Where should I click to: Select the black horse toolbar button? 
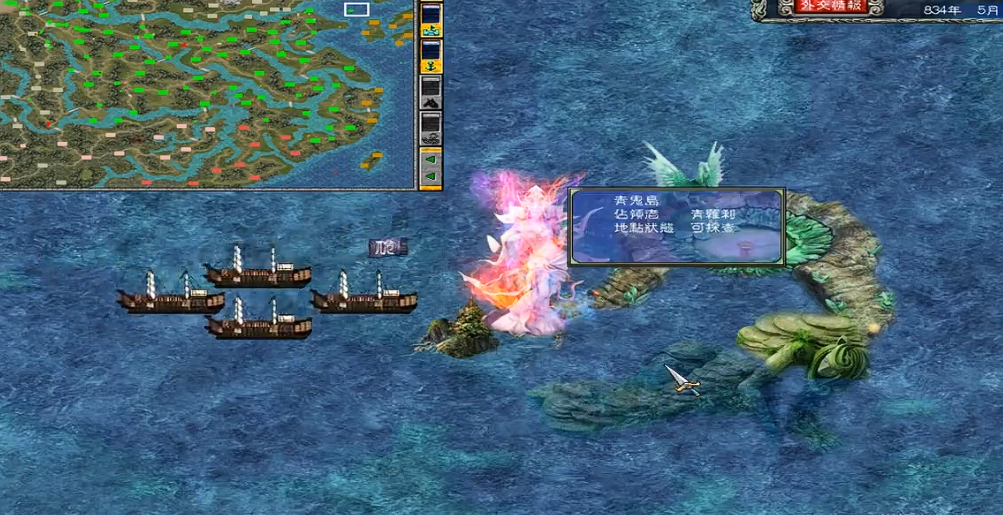click(431, 95)
